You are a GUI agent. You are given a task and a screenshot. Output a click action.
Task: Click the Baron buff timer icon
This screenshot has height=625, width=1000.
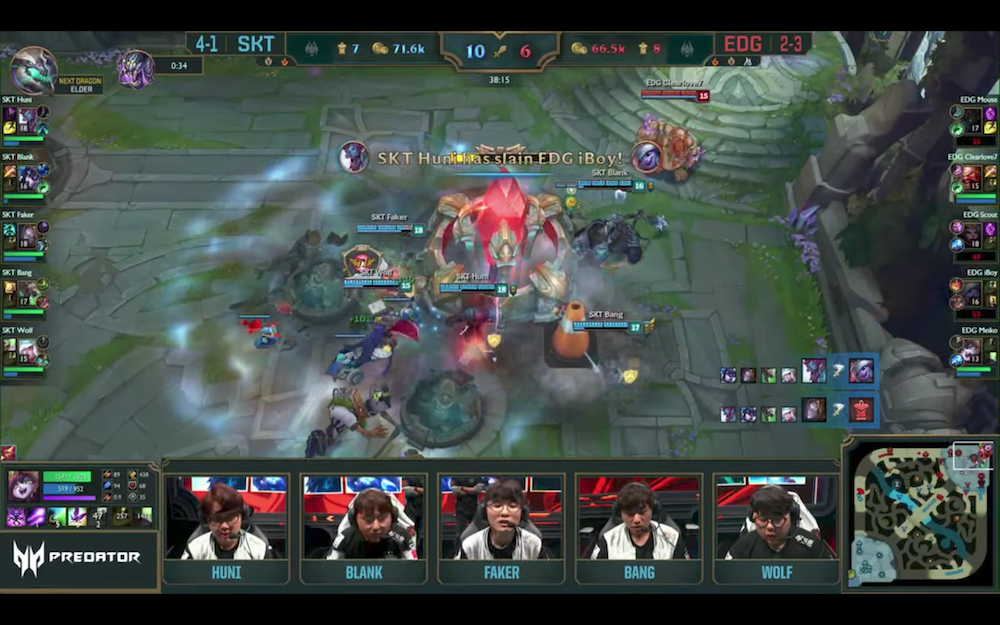[135, 68]
